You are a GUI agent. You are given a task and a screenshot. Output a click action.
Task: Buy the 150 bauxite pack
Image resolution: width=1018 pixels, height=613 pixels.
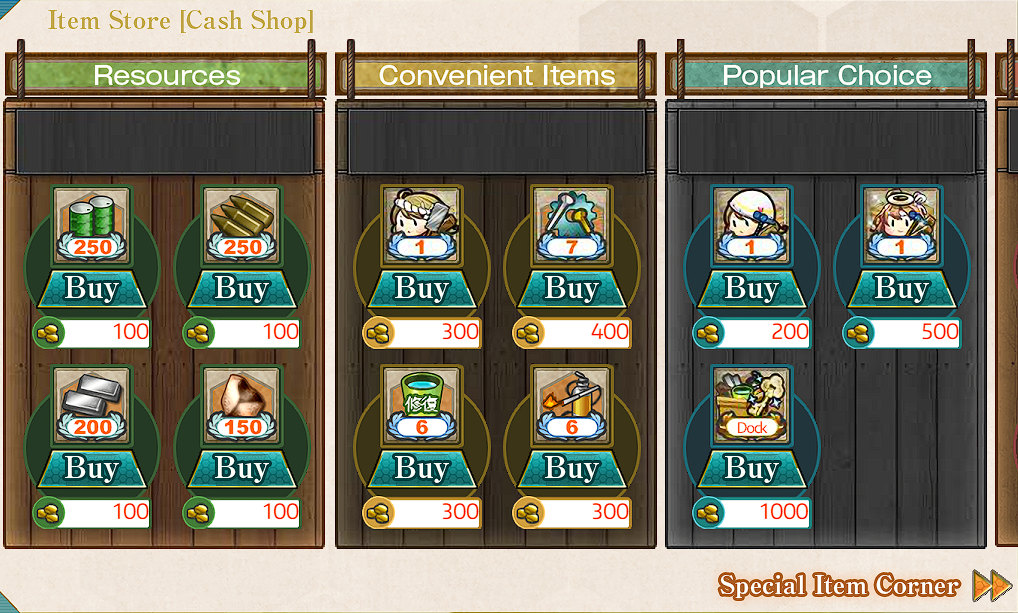[x=241, y=468]
